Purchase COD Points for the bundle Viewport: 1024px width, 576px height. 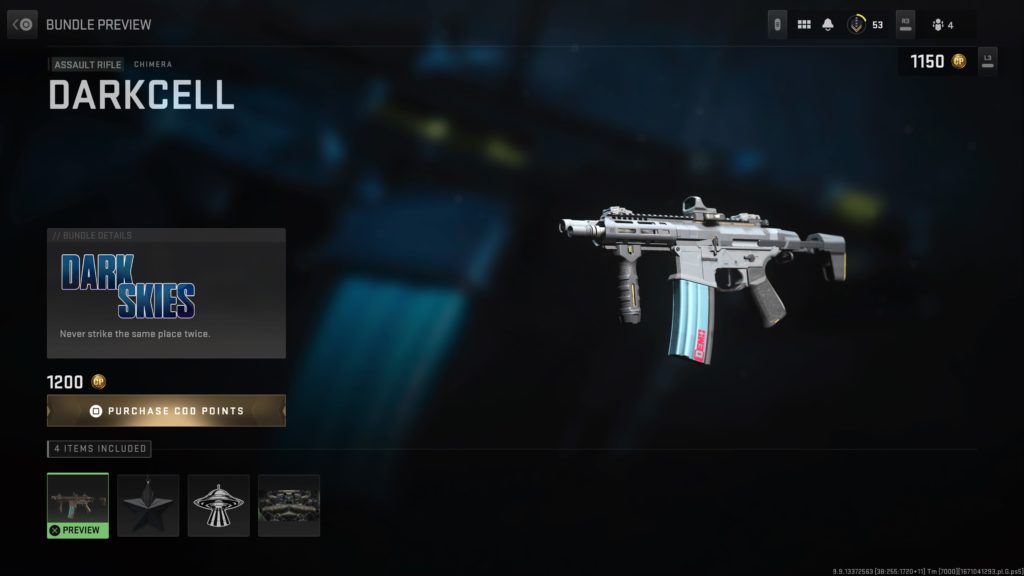tap(166, 411)
